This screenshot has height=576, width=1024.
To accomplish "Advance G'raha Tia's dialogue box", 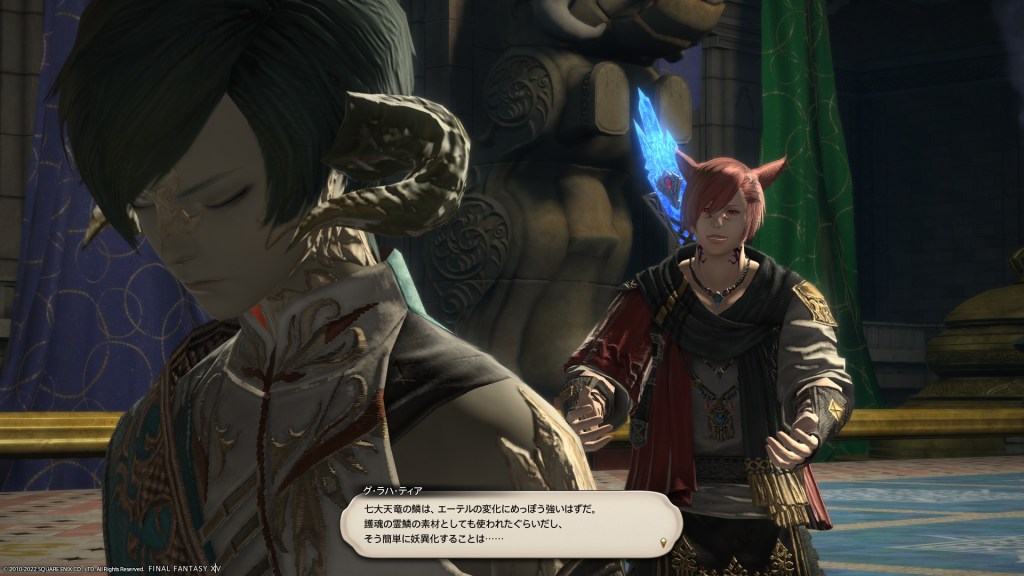I will coord(510,525).
